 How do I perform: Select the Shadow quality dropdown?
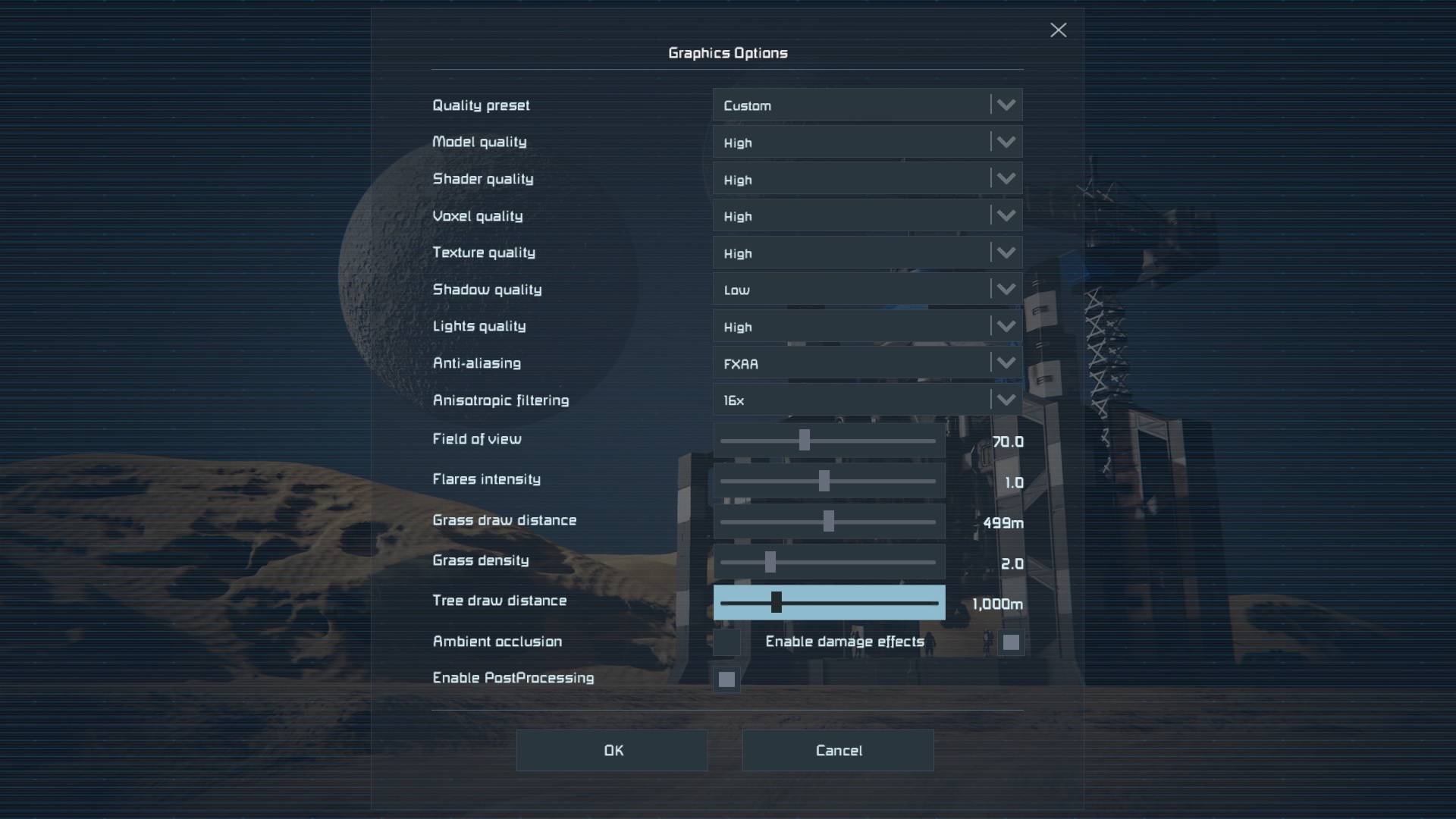[867, 290]
